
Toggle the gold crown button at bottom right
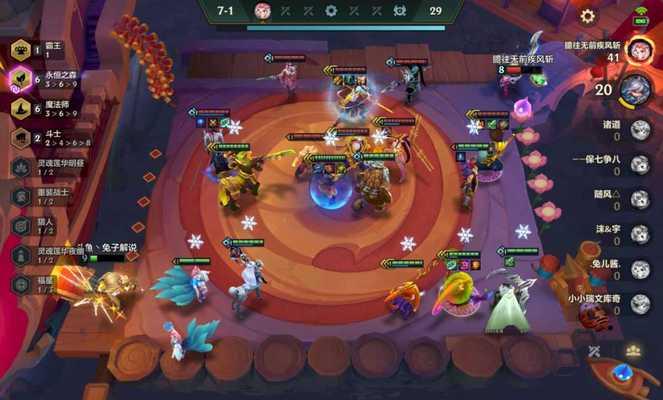632,351
